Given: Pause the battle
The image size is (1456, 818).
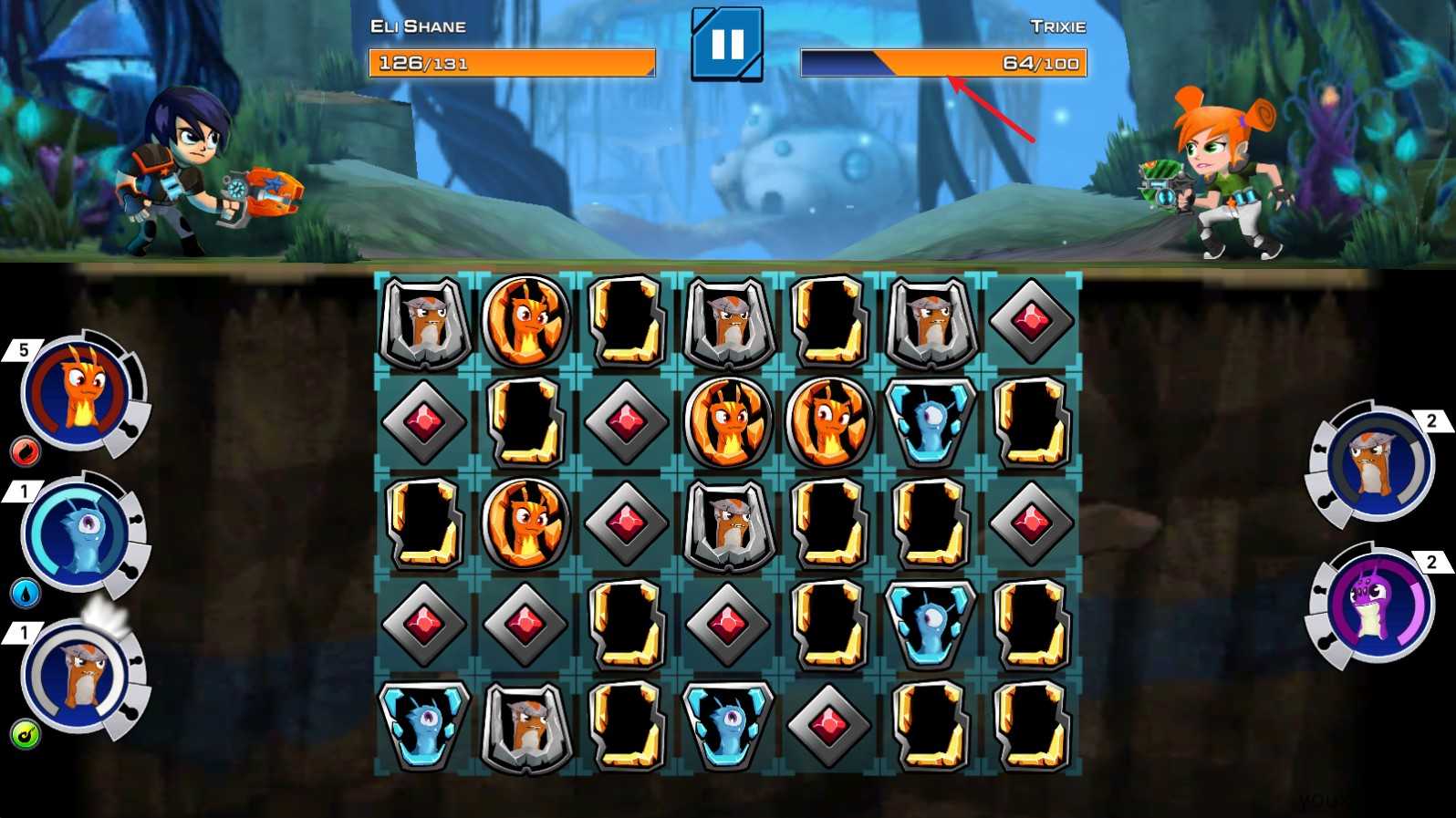Looking at the screenshot, I should [x=726, y=44].
